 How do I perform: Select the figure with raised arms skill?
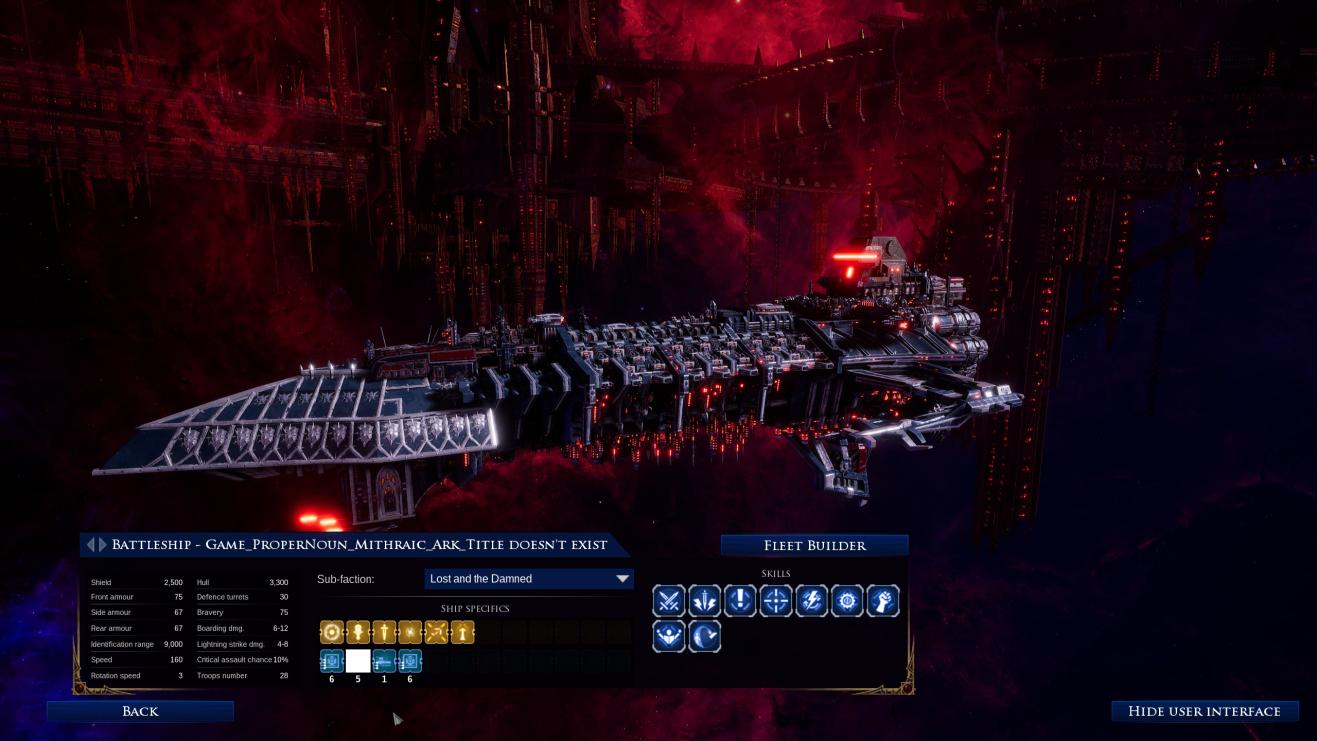tap(669, 636)
